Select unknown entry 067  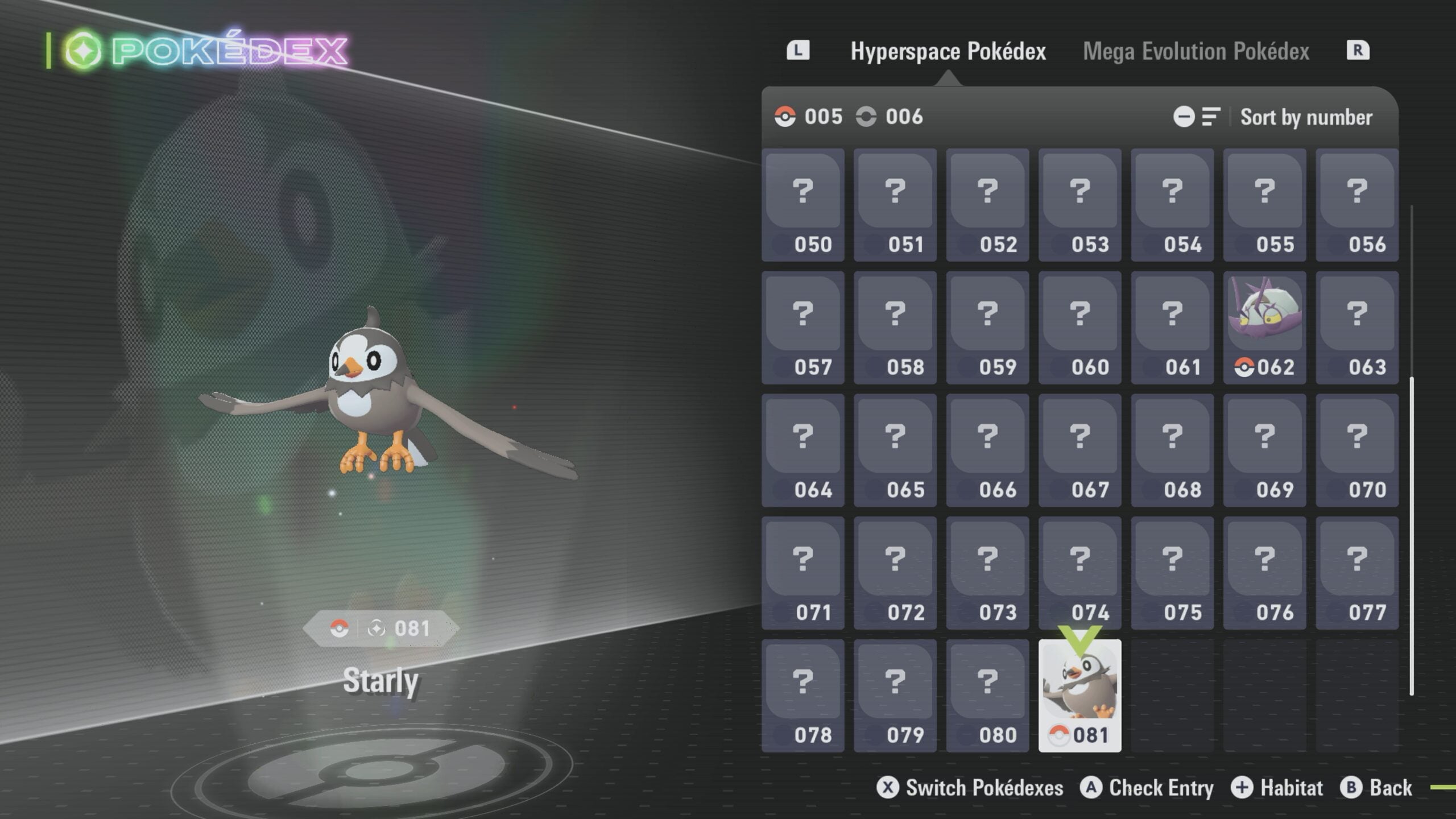coord(1079,450)
